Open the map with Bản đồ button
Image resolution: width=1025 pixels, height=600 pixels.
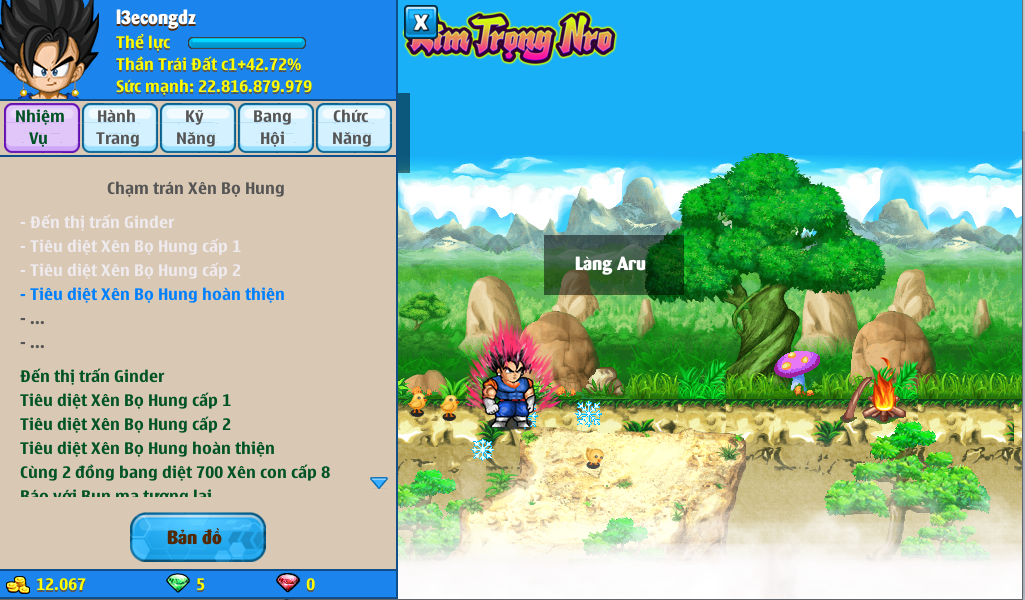coord(198,537)
